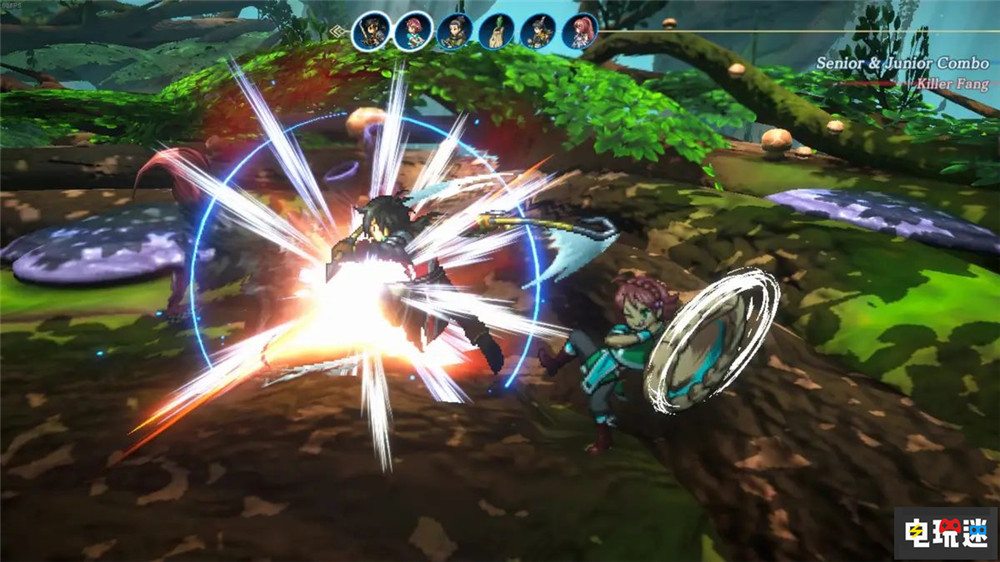Select the short pink-haired girl in teal portrait
The height and width of the screenshot is (562, 1000).
(413, 31)
